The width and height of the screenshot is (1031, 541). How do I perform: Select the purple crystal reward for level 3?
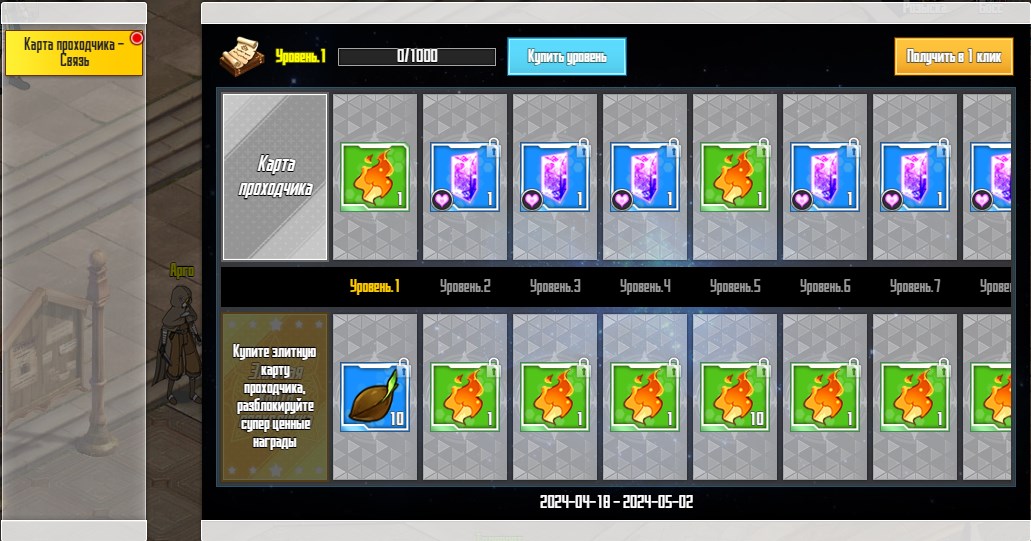tap(555, 177)
